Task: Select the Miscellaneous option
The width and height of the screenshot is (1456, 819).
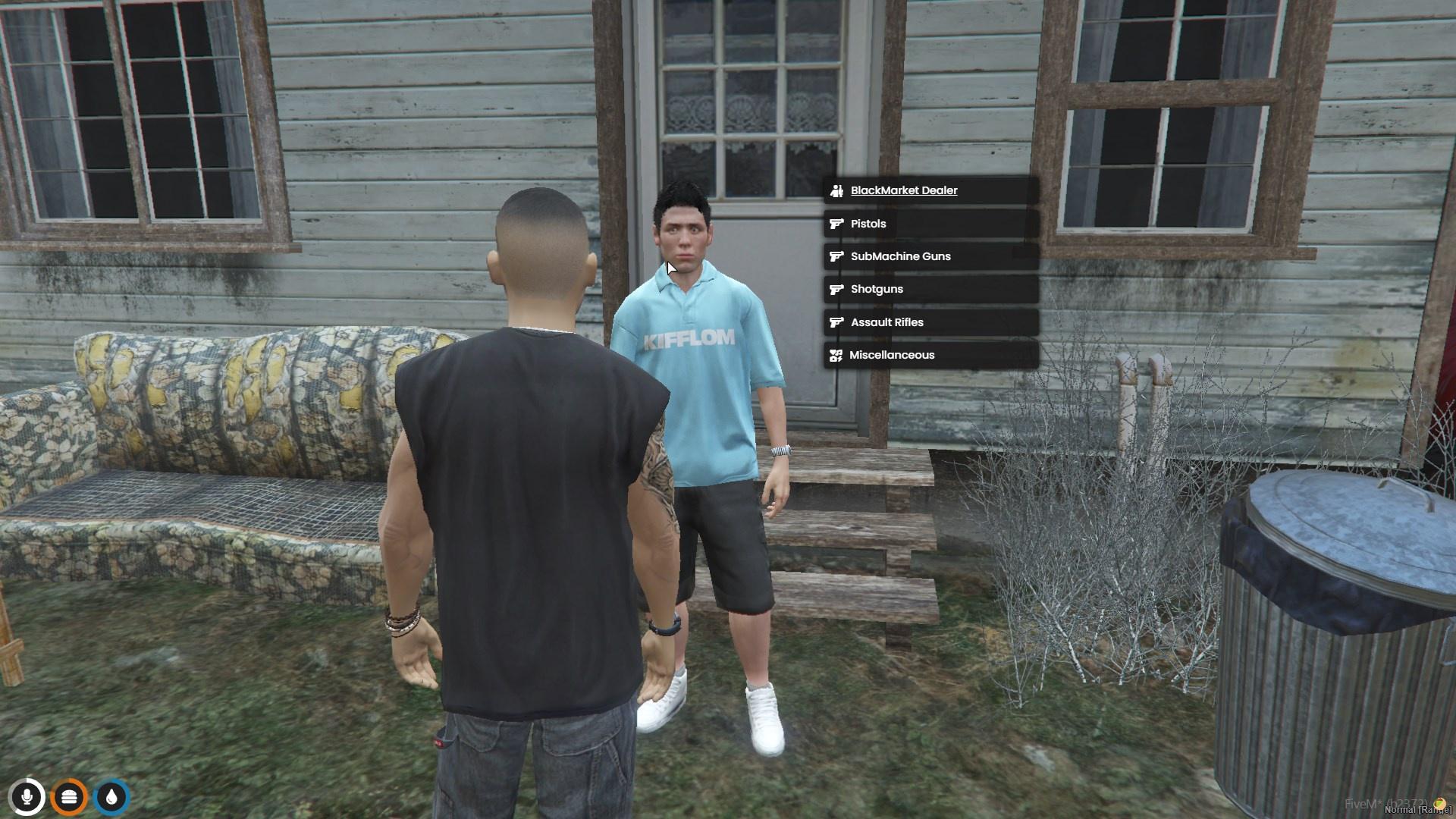Action: pyautogui.click(x=891, y=355)
